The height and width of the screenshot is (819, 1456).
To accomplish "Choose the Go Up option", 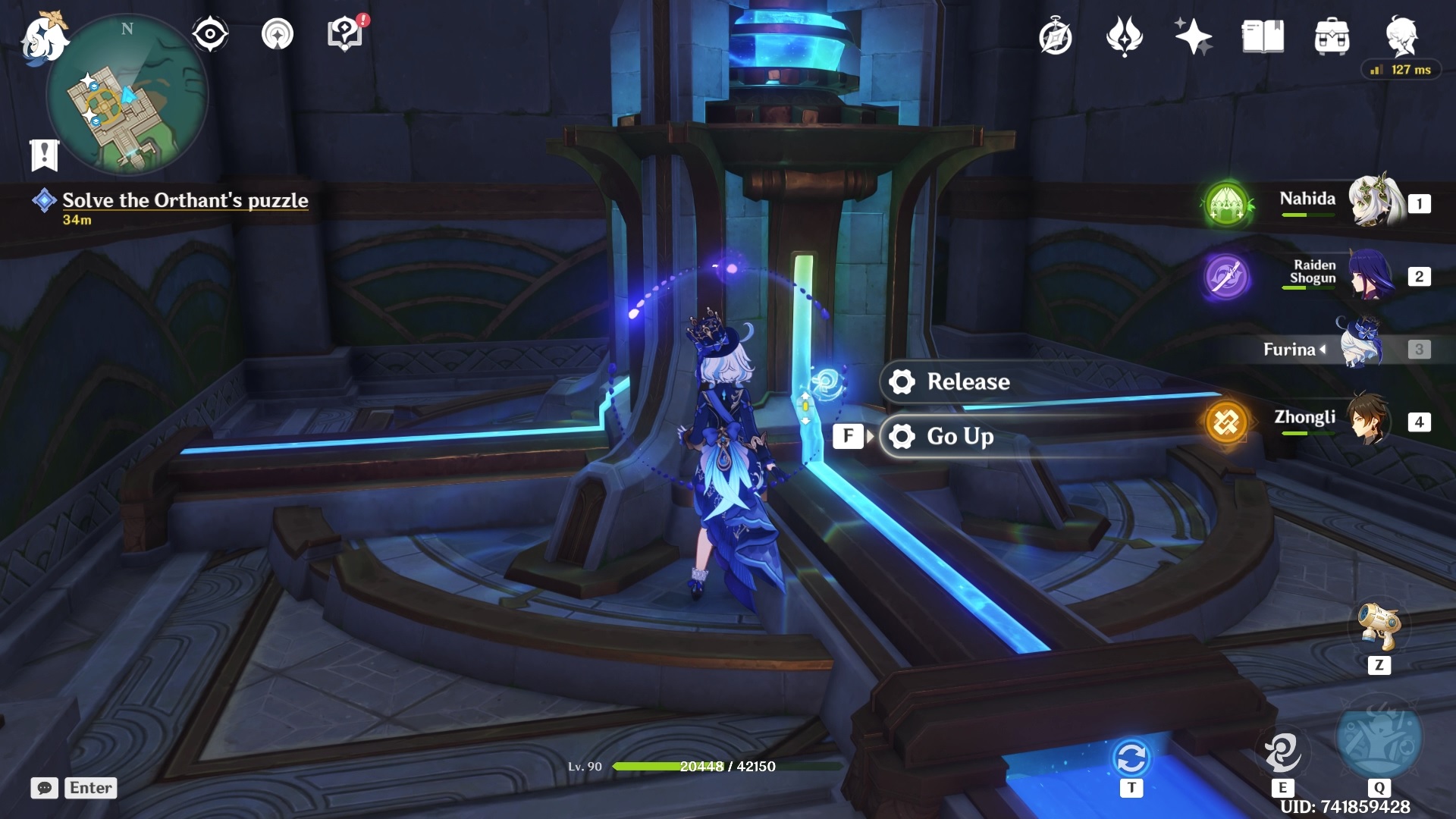I will click(x=960, y=436).
